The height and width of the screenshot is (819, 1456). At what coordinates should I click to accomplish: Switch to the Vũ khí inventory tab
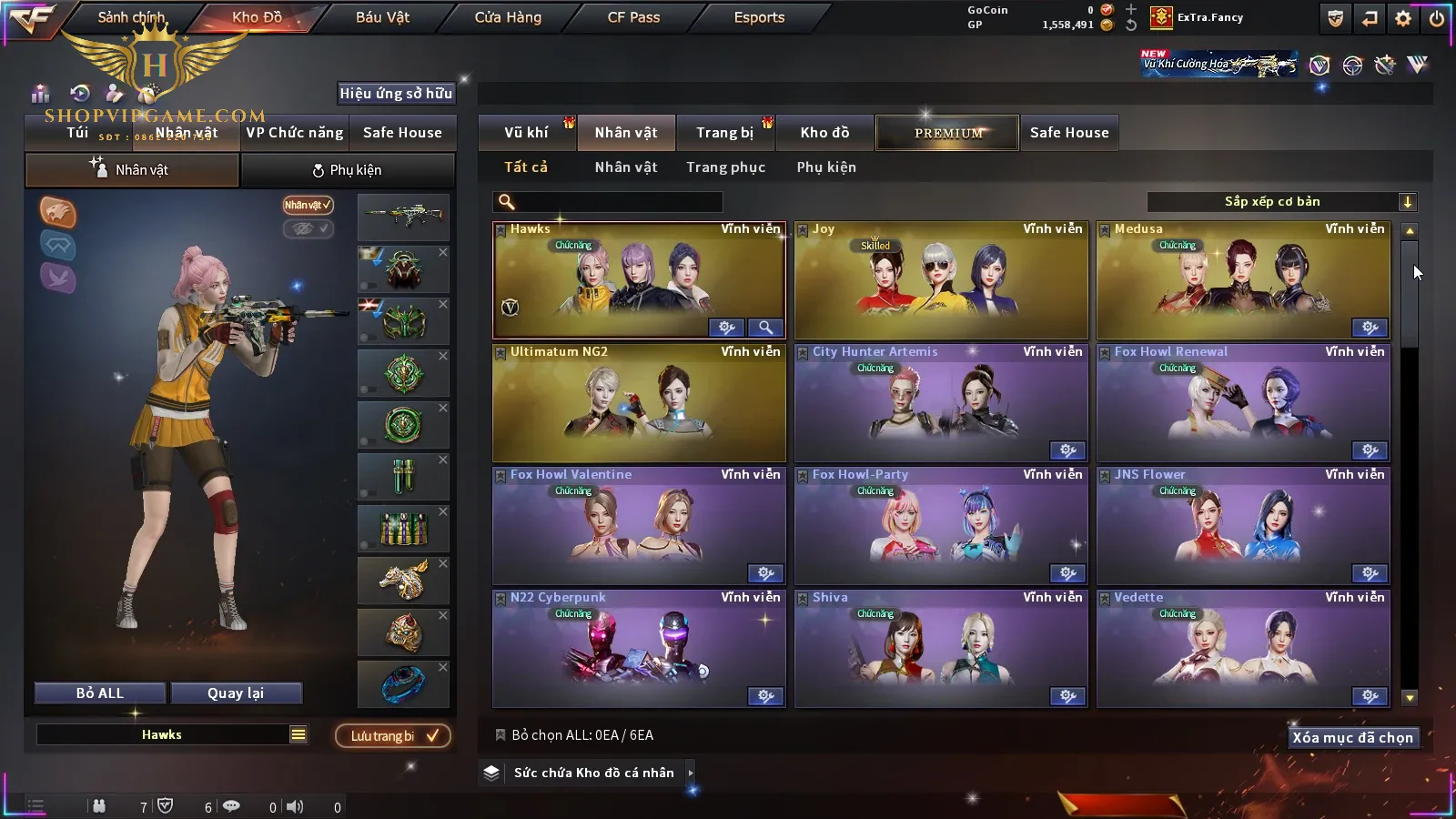[x=526, y=133]
